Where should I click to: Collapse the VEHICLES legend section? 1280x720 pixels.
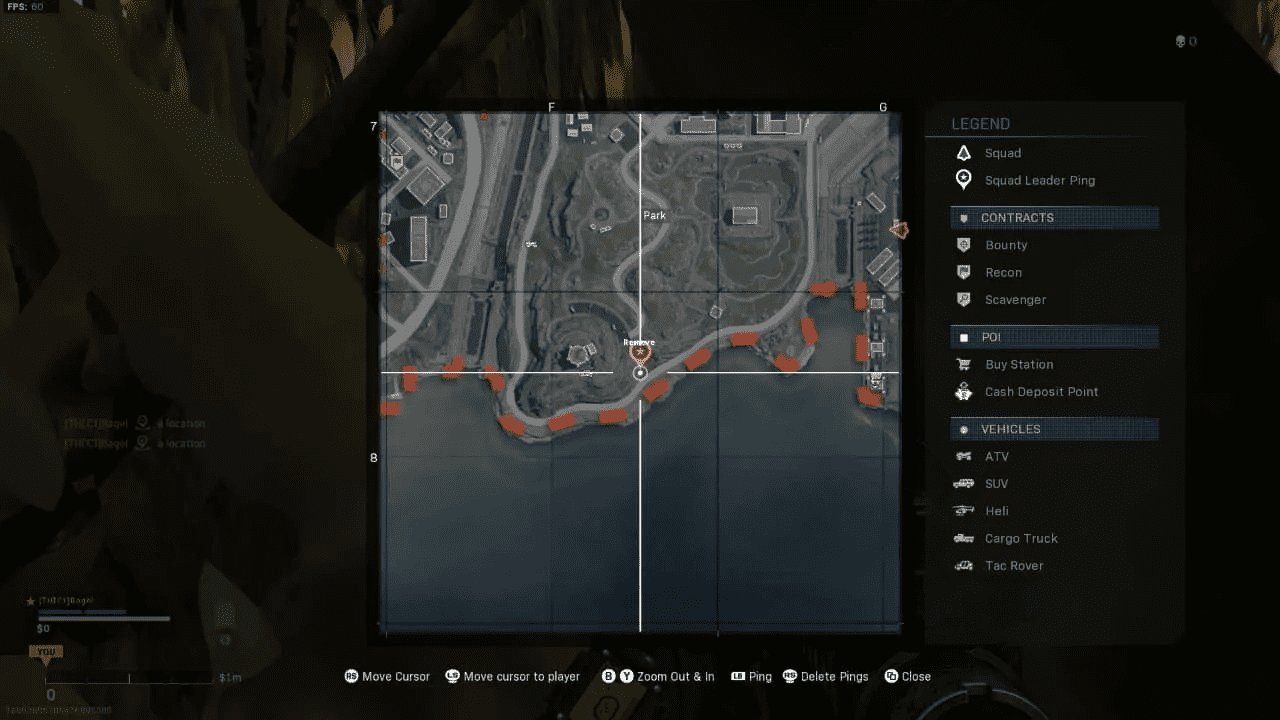click(1054, 428)
